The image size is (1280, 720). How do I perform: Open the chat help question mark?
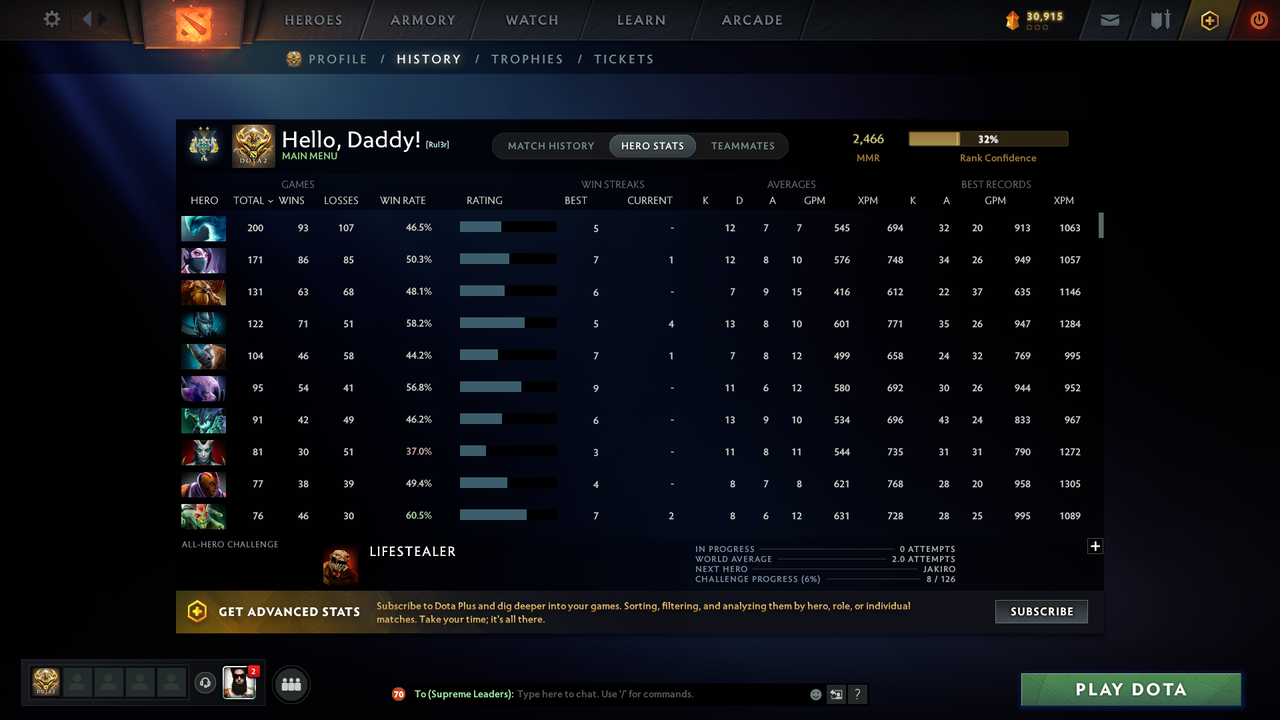point(857,693)
